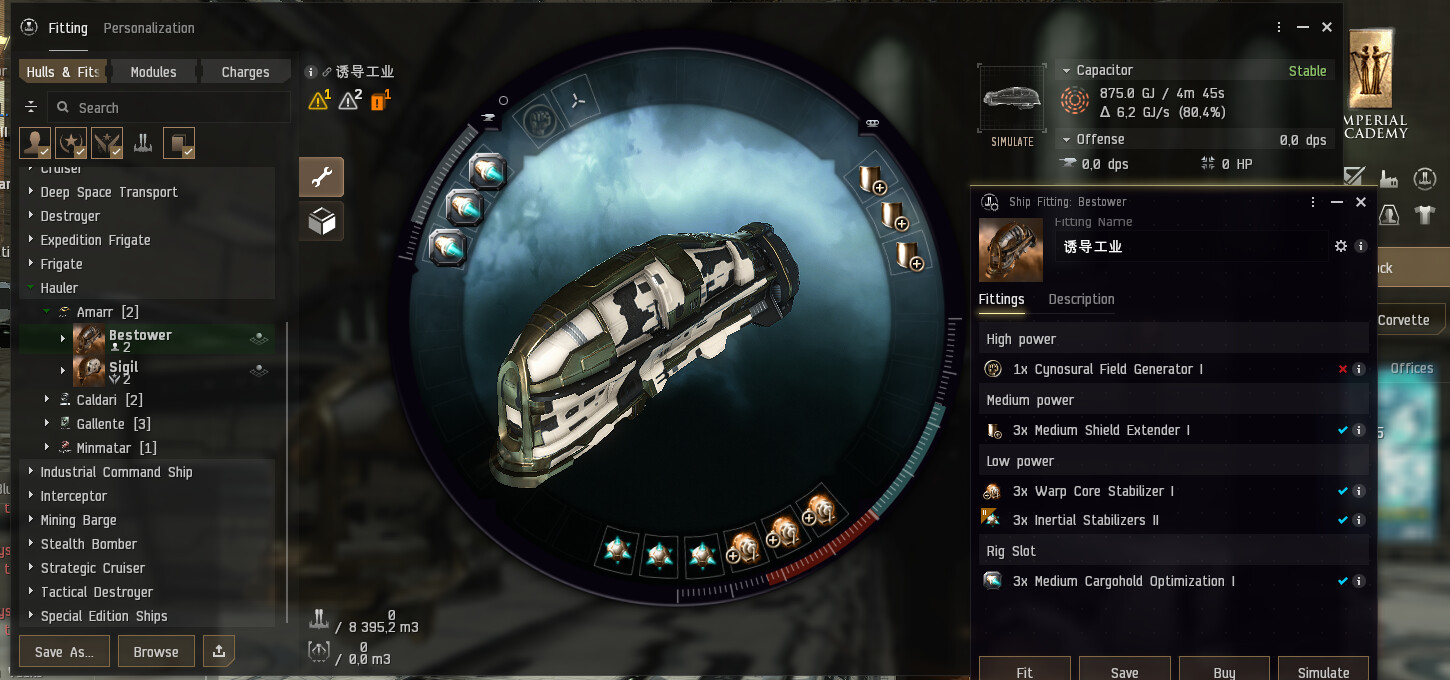Switch to the Description tab
Screen dimensions: 1450x680
pyautogui.click(x=1081, y=299)
